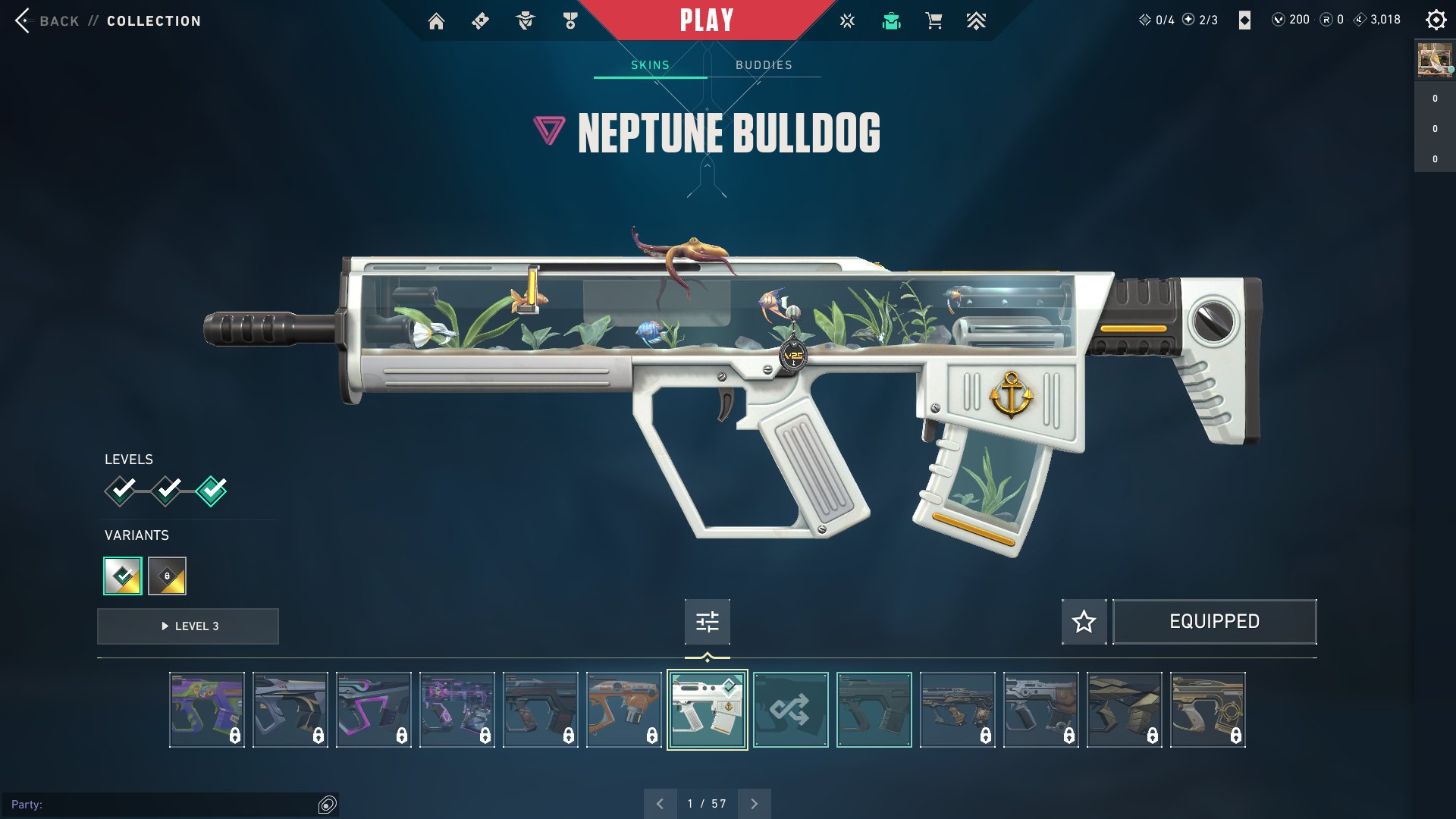
Task: Open the weapon loadout customization sliders icon
Action: (x=706, y=621)
